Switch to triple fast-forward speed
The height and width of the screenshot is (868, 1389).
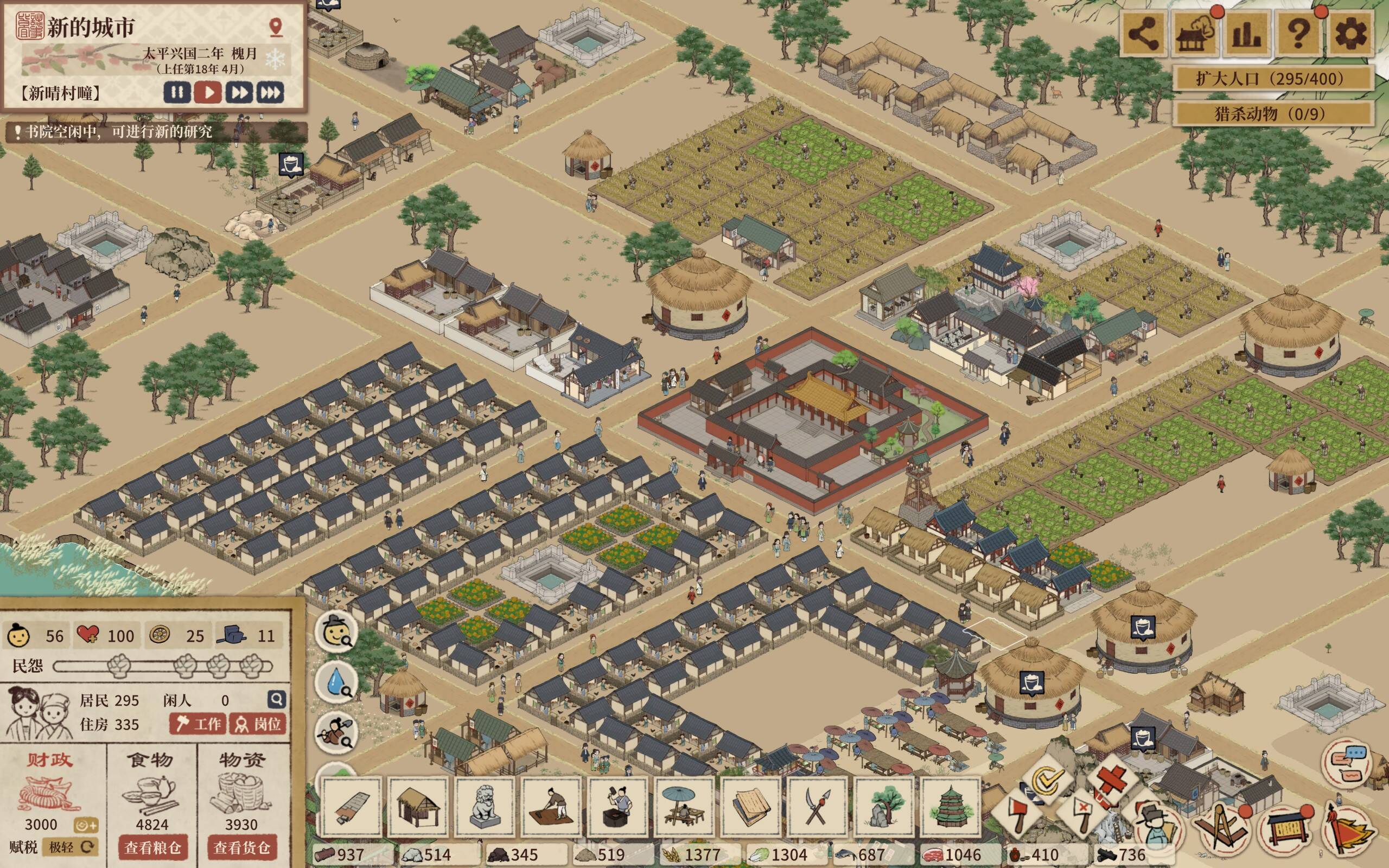[270, 92]
